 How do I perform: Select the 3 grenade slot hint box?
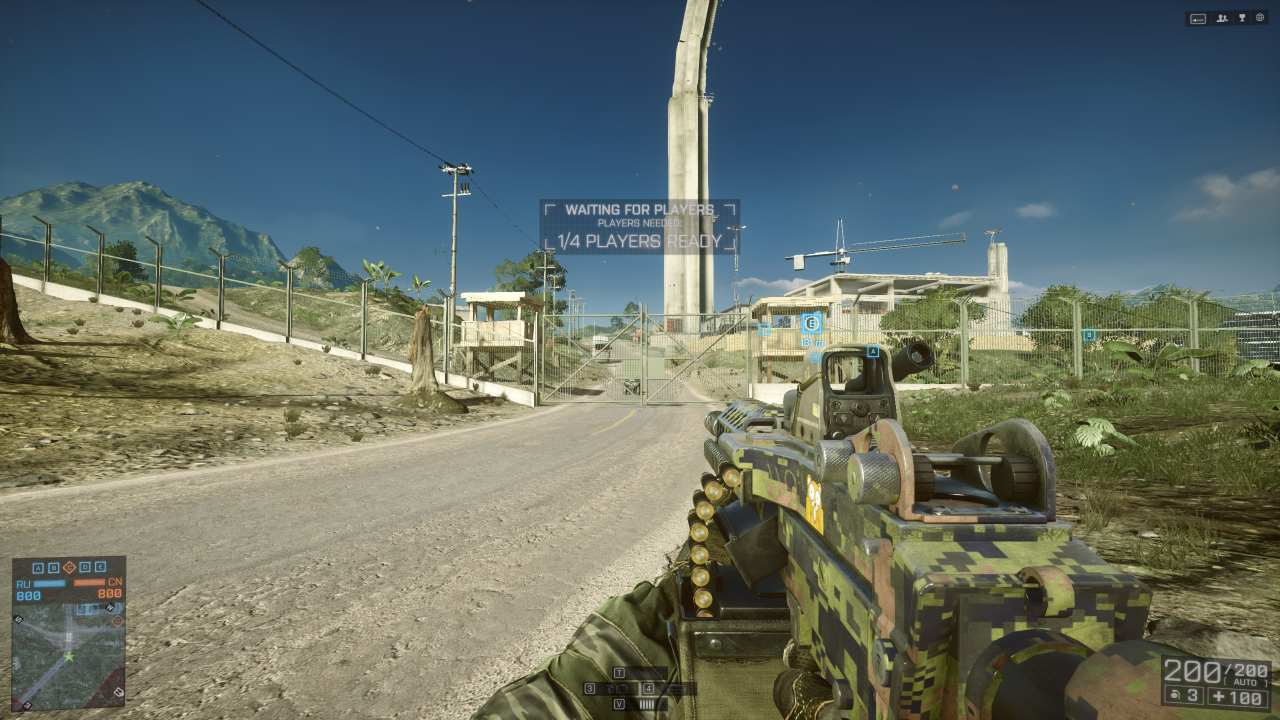point(590,688)
